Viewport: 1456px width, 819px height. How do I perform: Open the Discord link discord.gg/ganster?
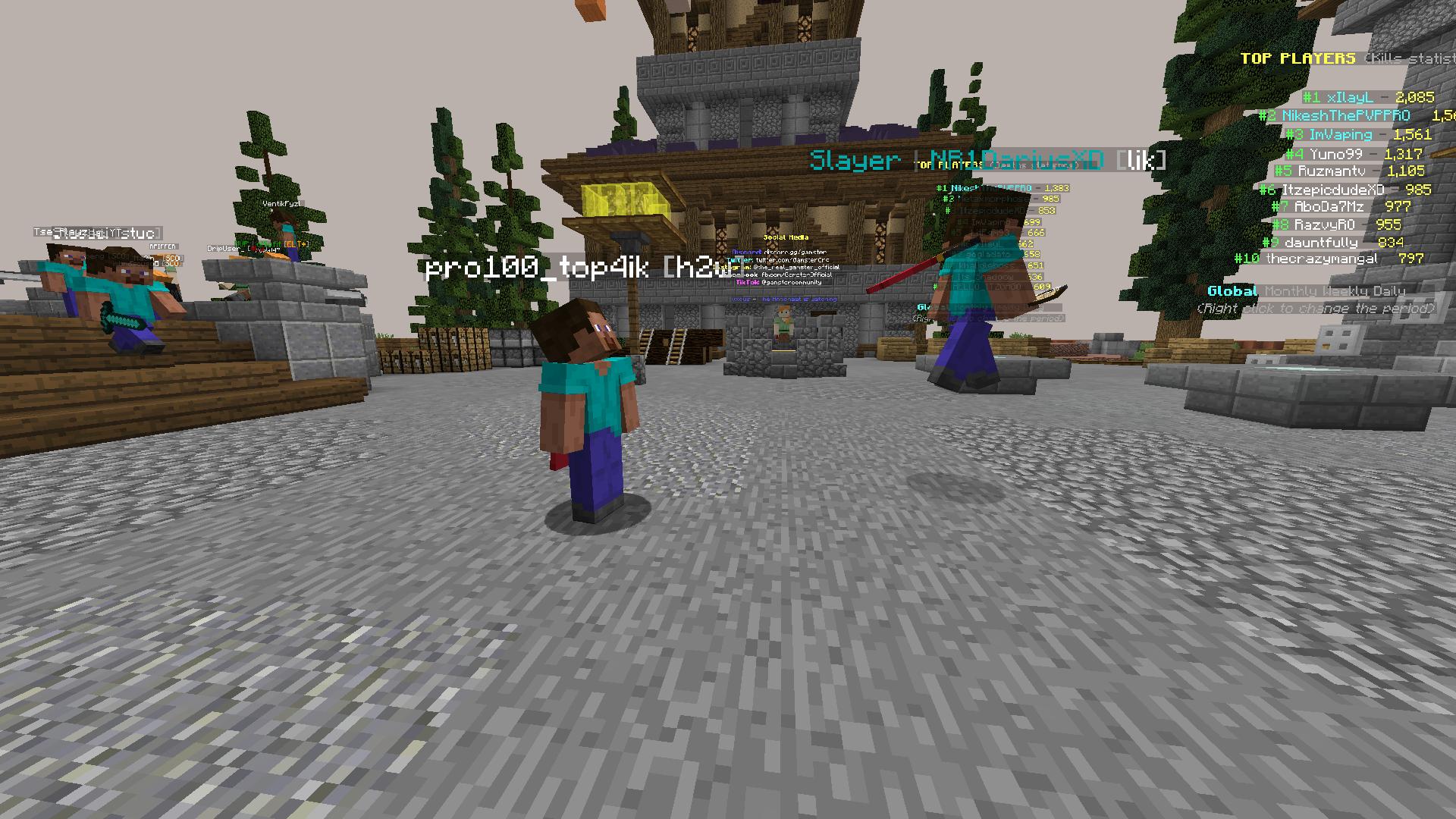point(795,252)
